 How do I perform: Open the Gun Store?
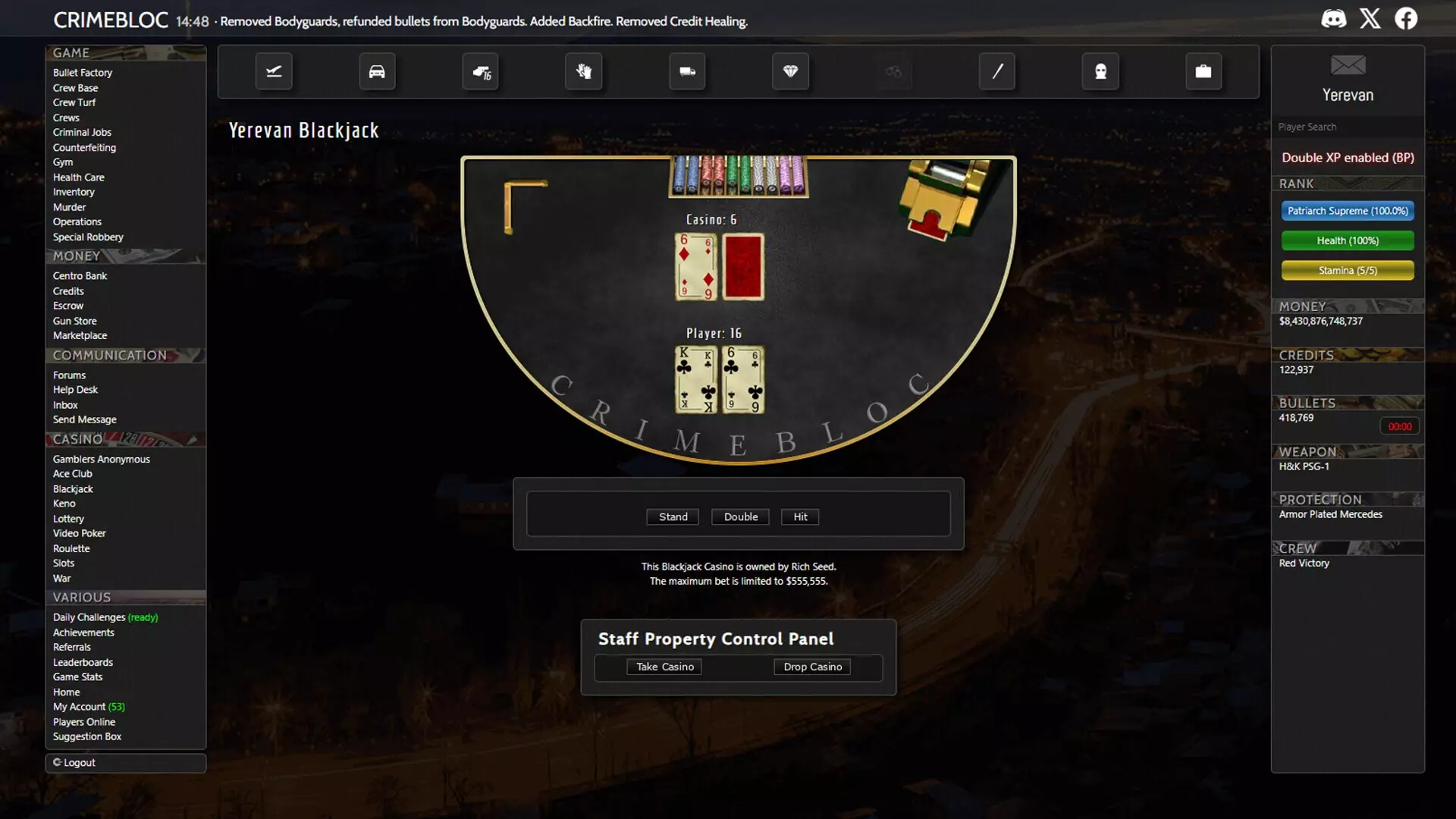pos(74,321)
